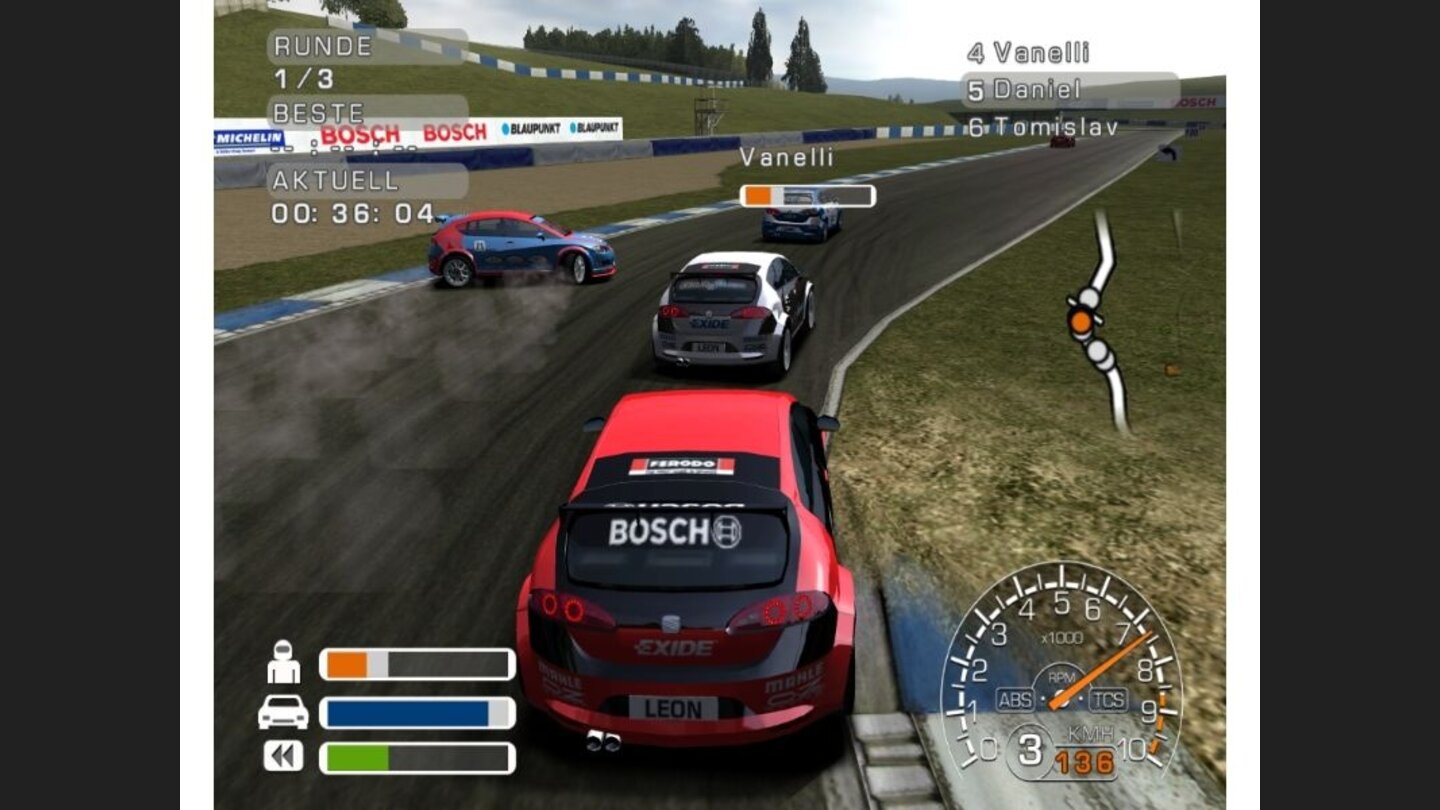Pick the 4 Vanelli standings entry
Viewport: 1440px width, 810px height.
1028,53
